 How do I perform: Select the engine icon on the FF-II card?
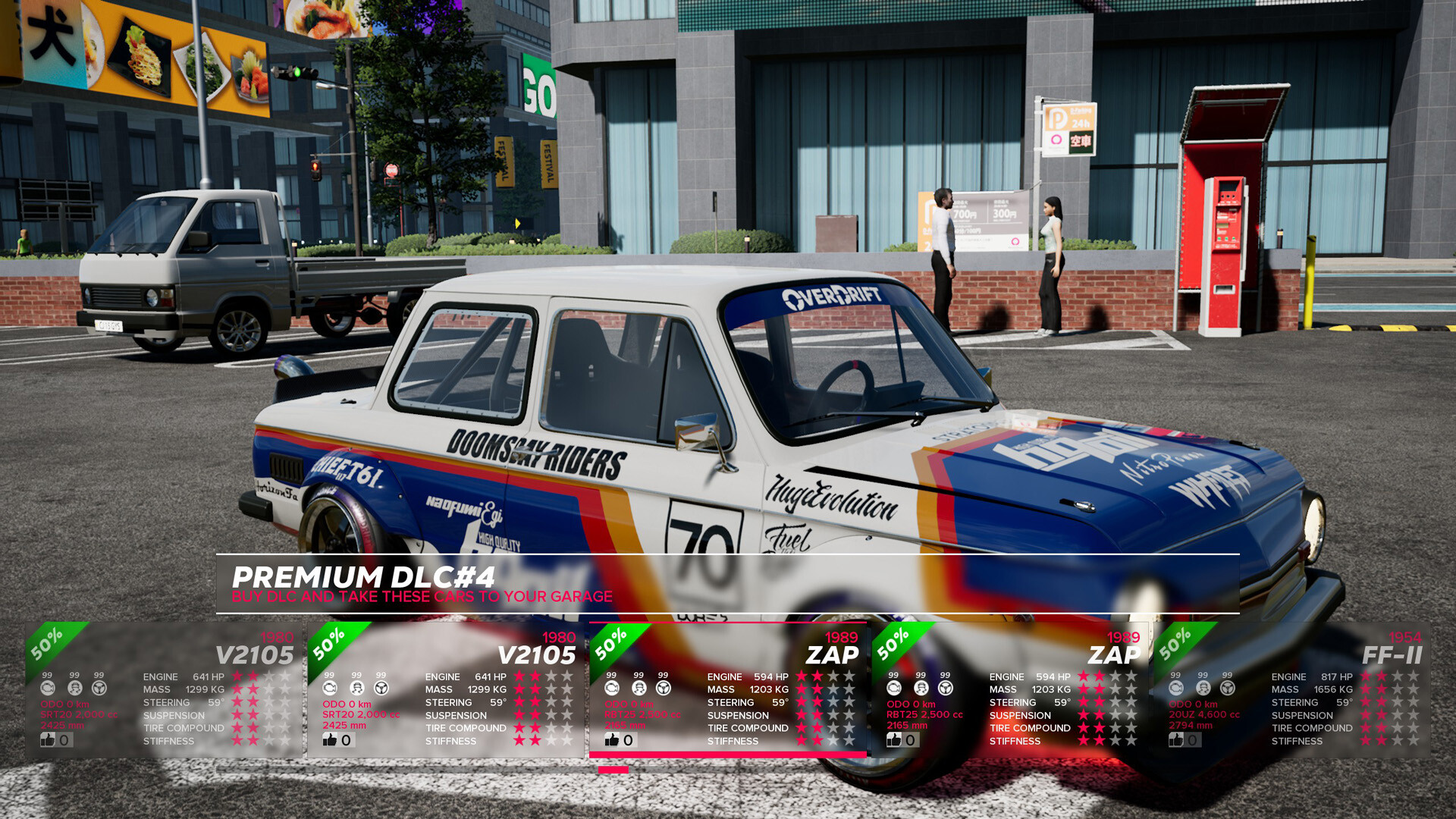[x=1175, y=689]
